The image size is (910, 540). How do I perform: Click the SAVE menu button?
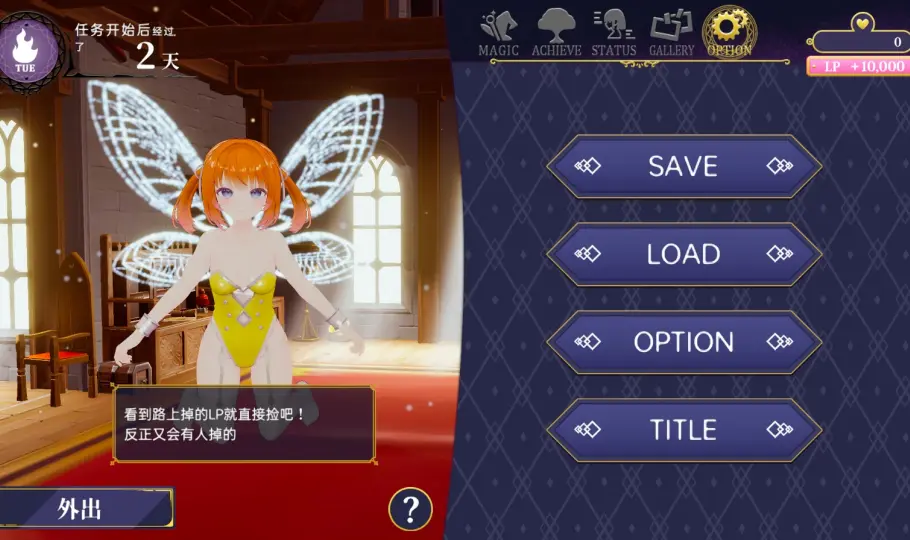(683, 166)
